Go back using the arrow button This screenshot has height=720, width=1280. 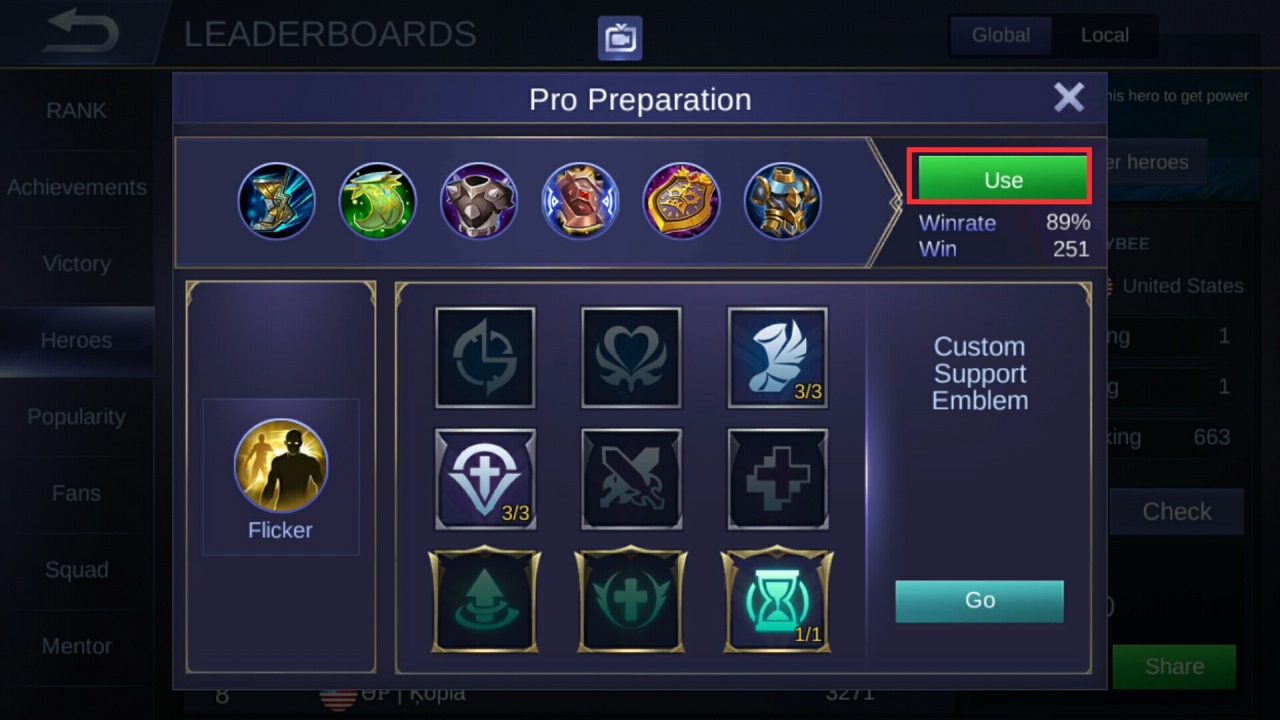(80, 34)
